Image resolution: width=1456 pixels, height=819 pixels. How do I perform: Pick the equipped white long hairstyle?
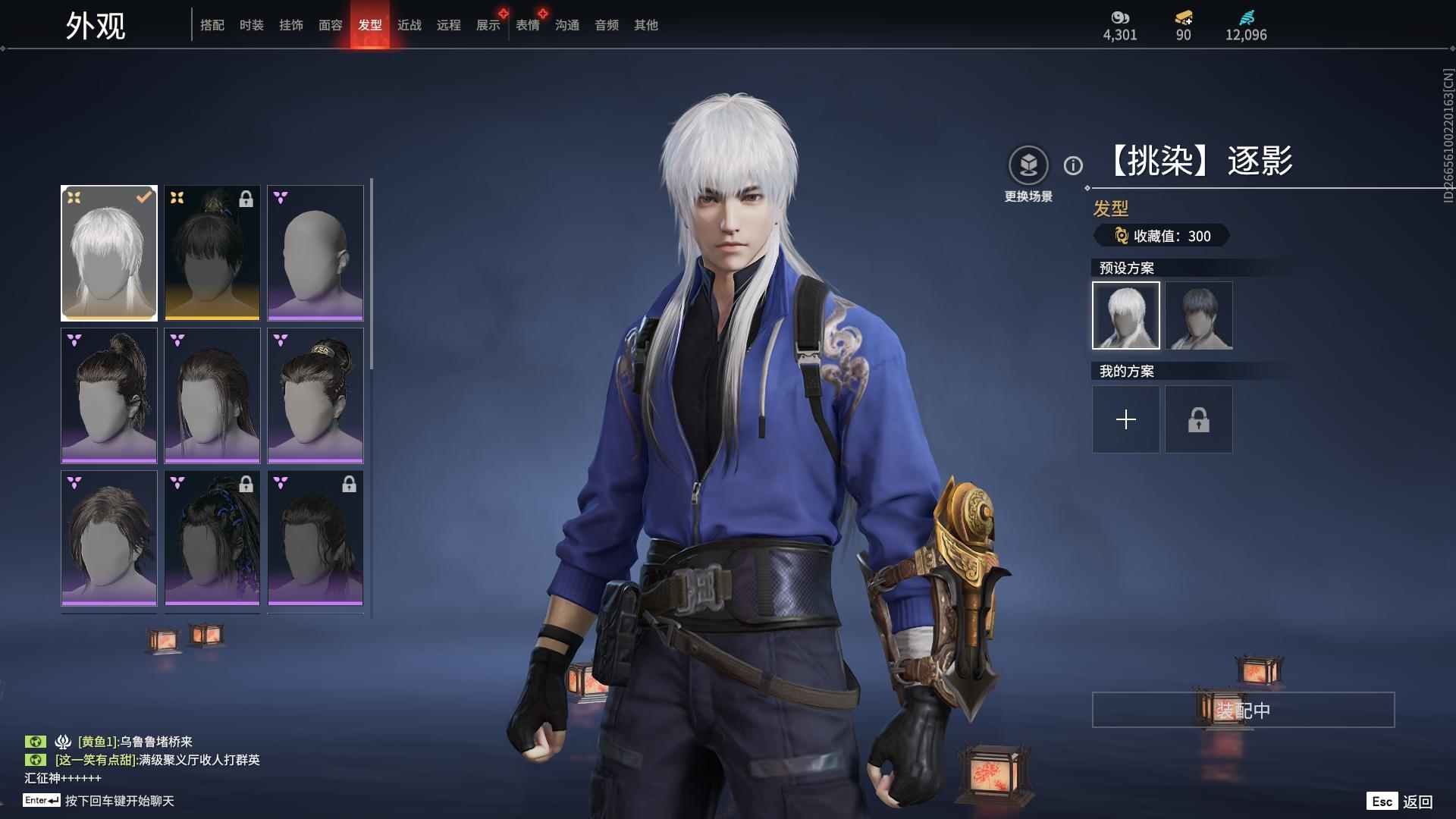click(109, 253)
